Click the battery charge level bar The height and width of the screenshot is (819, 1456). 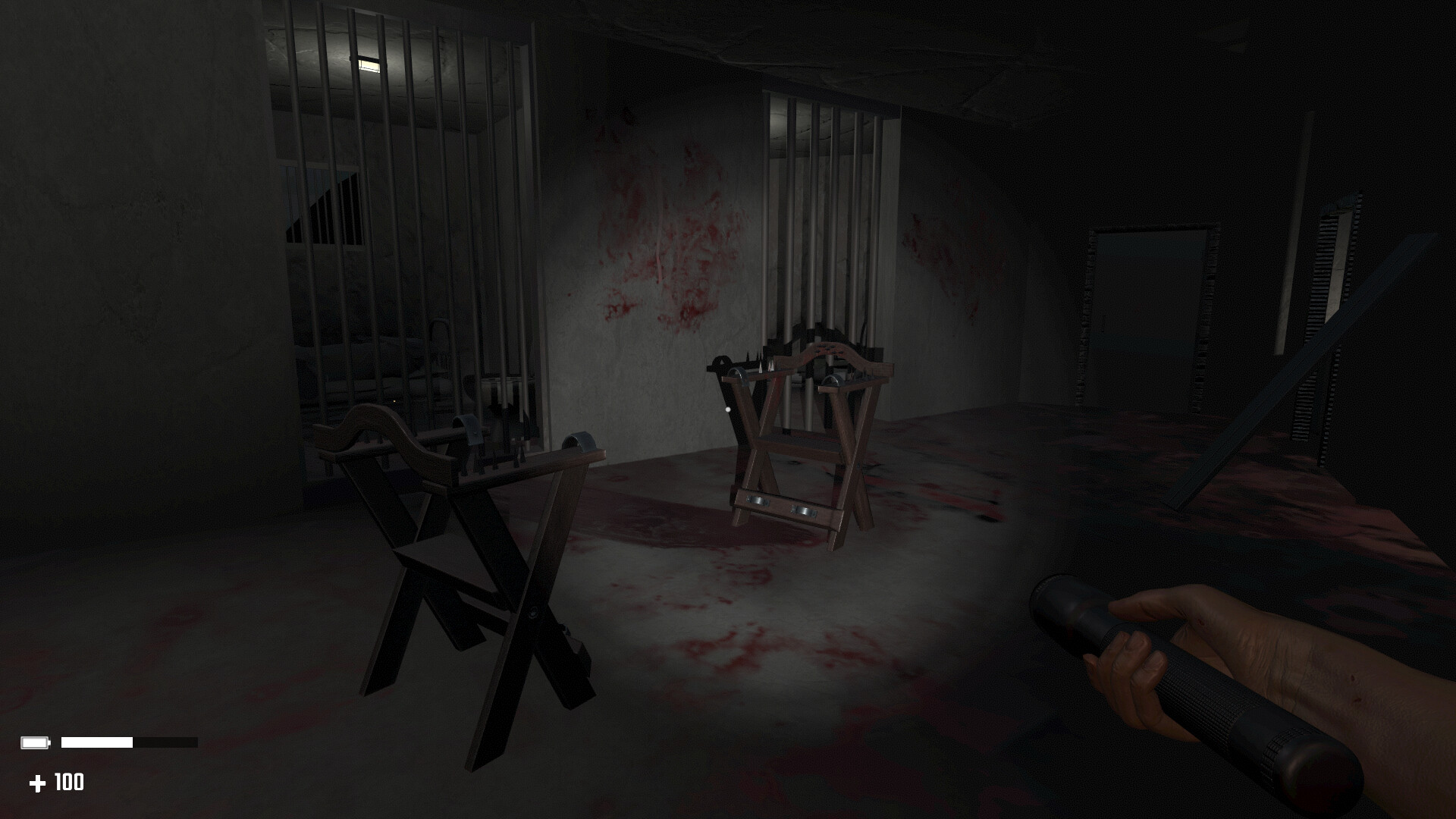(99, 741)
